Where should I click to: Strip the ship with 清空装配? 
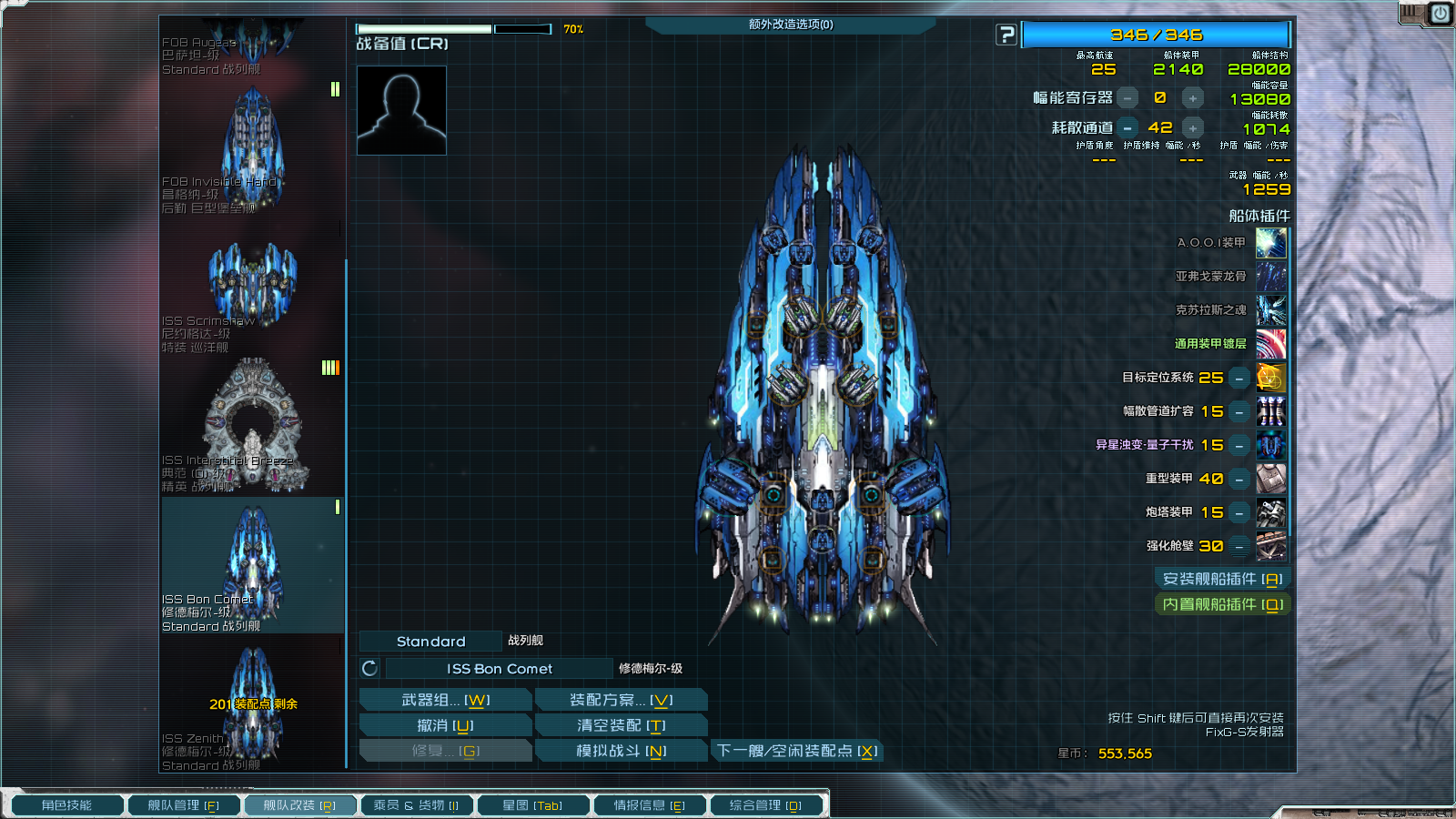tap(621, 725)
